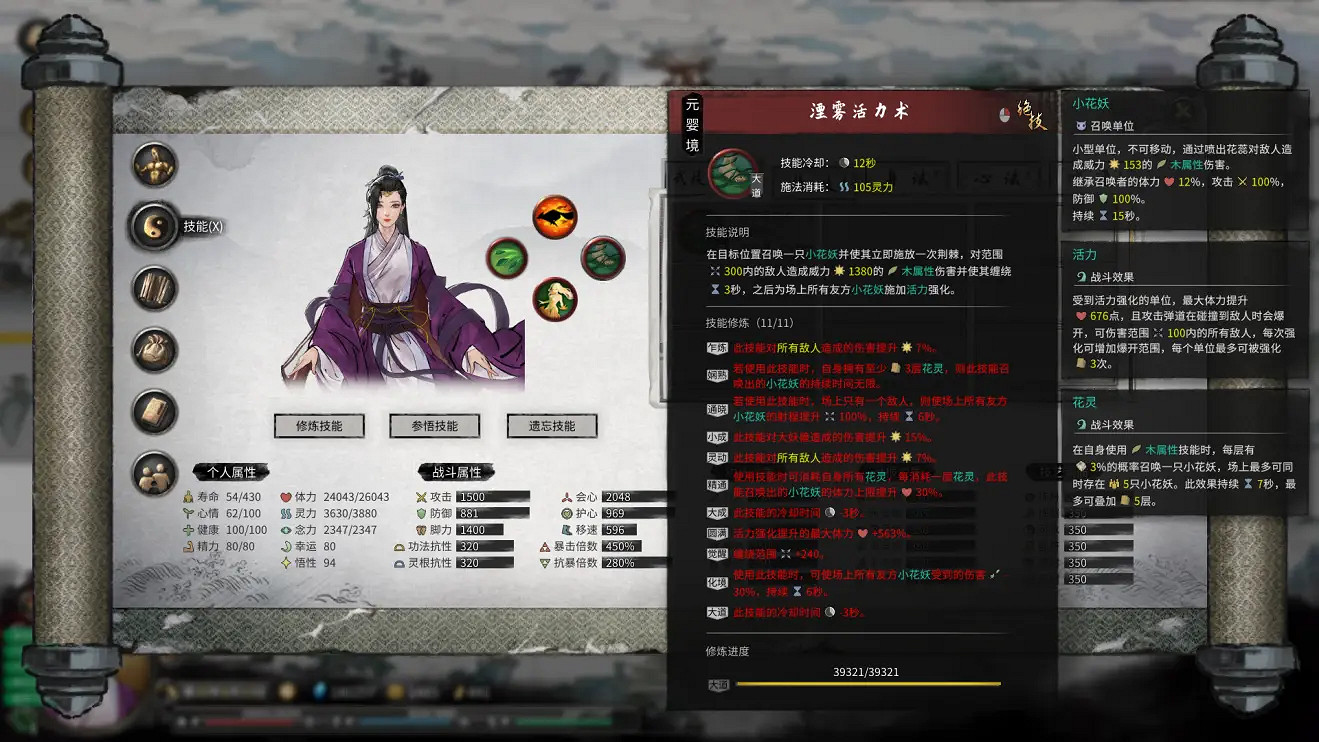
Task: Click the 修炼技能 button
Action: click(x=321, y=425)
